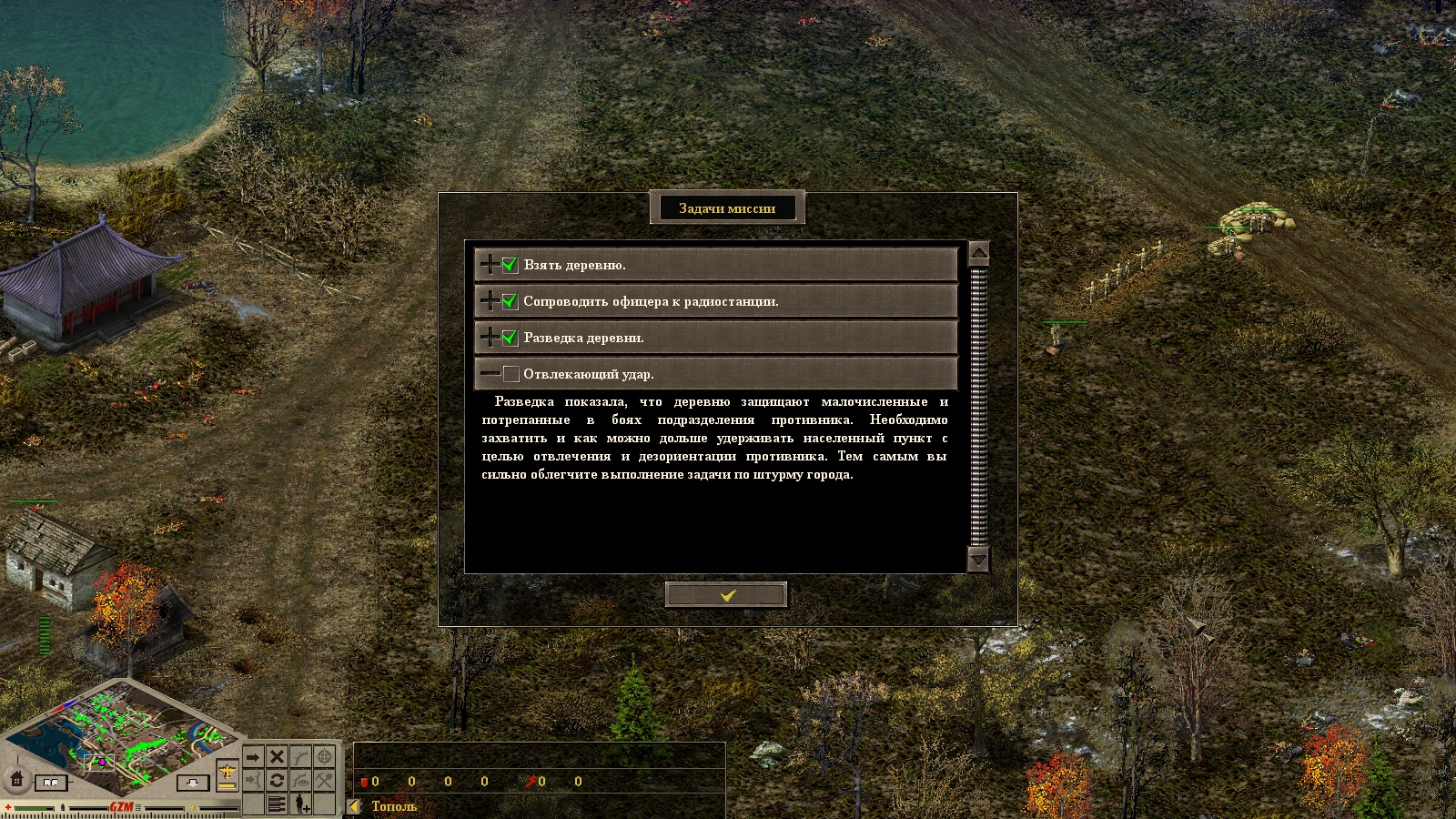Image resolution: width=1456 pixels, height=819 pixels.
Task: Activate the stop command X icon
Action: (x=277, y=757)
